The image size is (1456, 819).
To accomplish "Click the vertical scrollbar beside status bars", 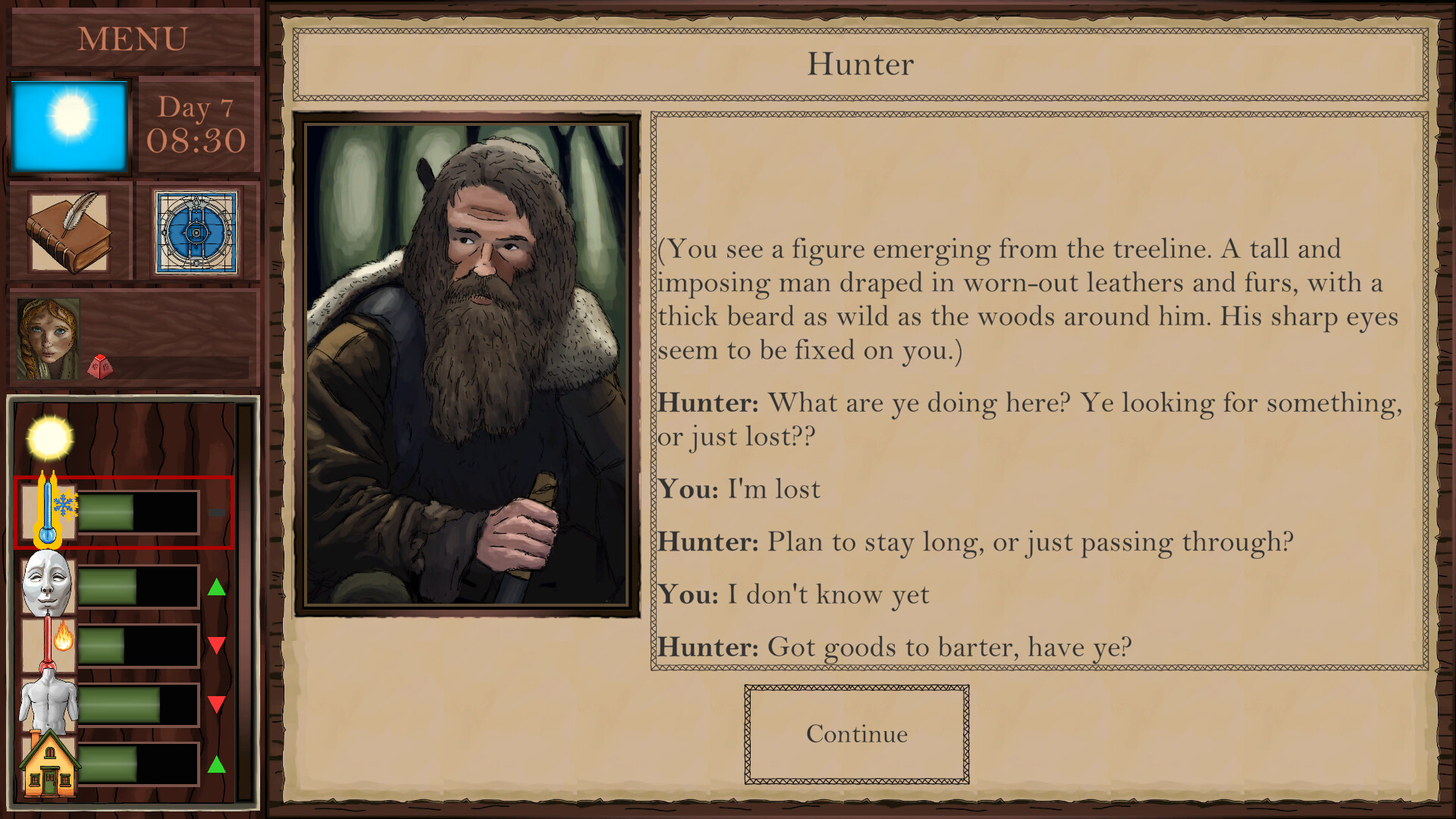I will (244, 599).
